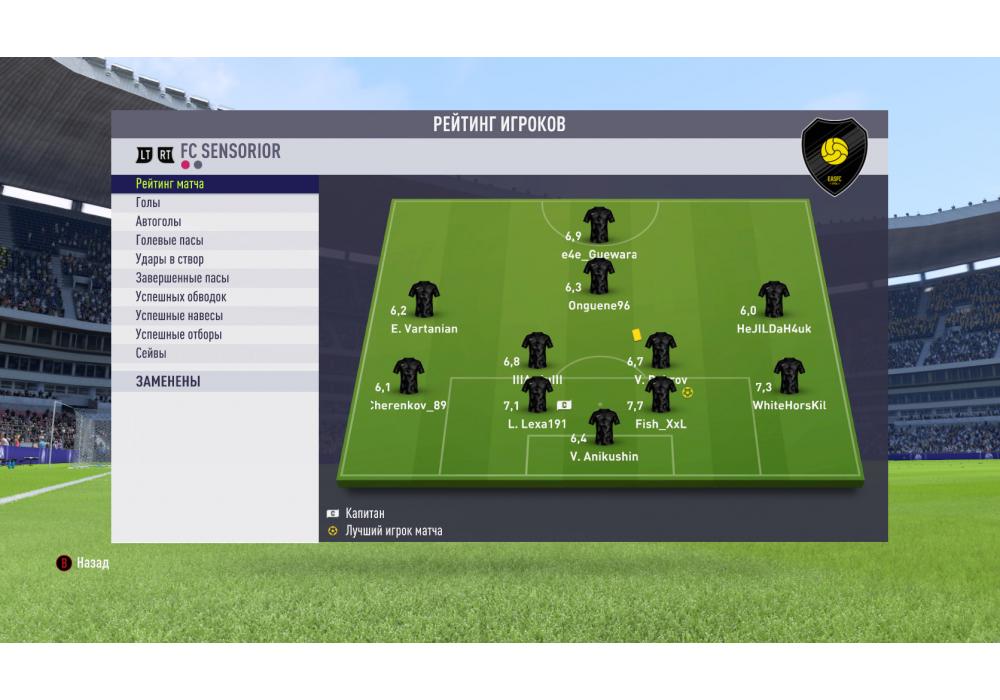Viewport: 1000px width, 700px height.
Task: Select player e4e_Guewara on the pitch
Action: (599, 226)
